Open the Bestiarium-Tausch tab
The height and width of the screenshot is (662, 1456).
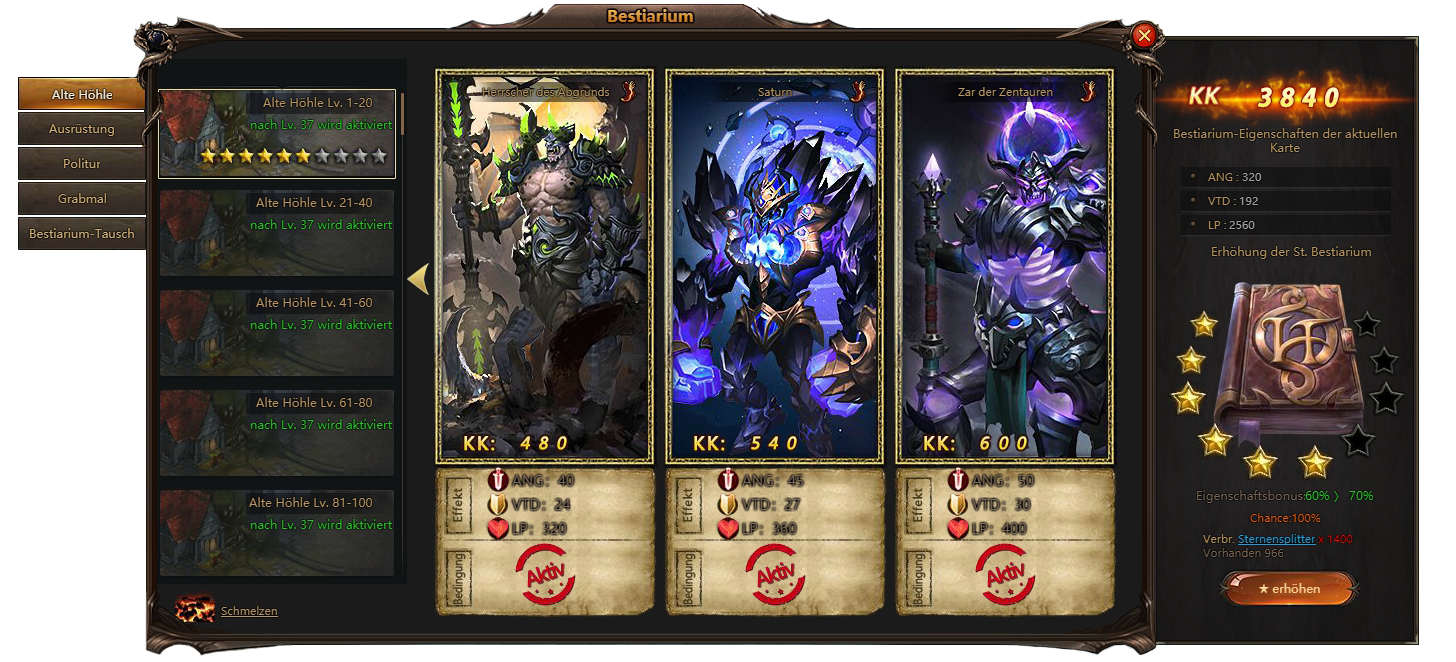tap(82, 234)
